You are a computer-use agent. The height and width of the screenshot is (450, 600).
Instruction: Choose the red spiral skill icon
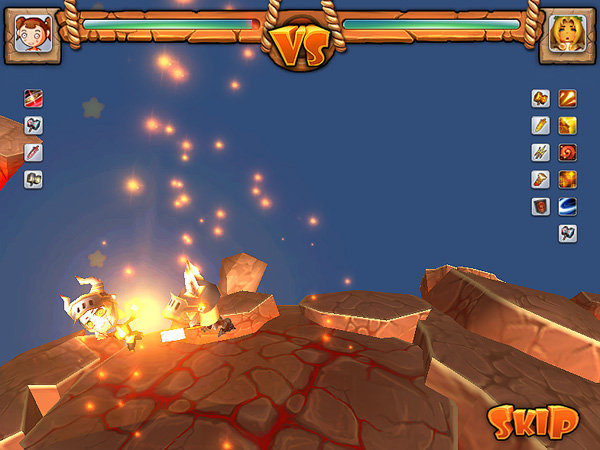(x=567, y=152)
